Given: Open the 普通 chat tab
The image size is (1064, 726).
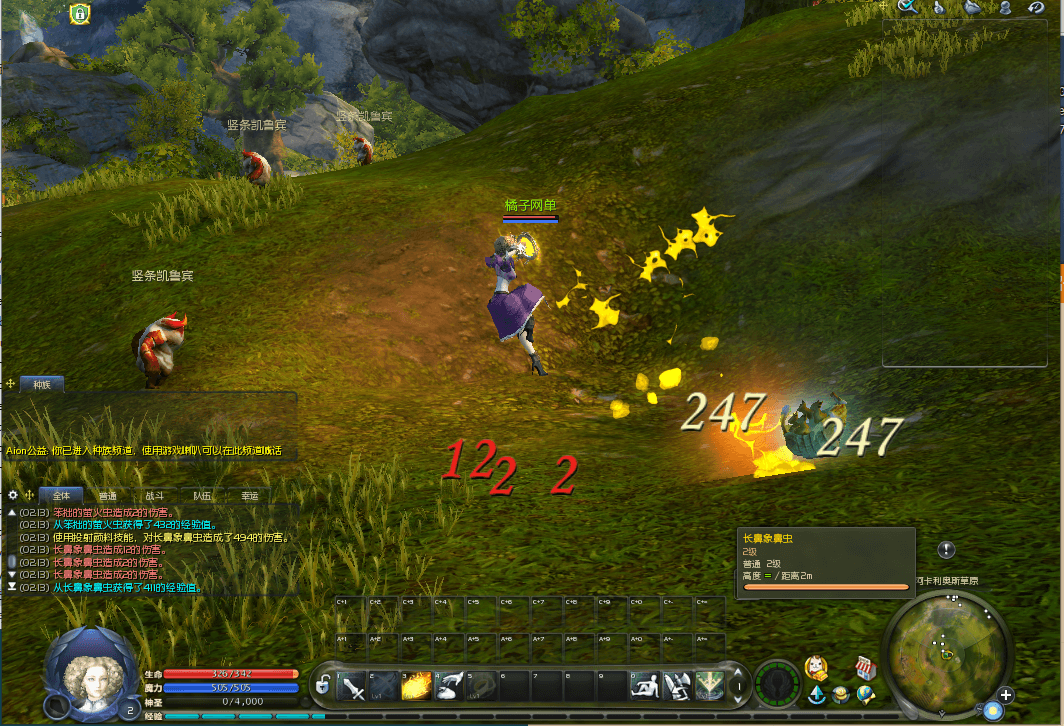Looking at the screenshot, I should (x=107, y=495).
